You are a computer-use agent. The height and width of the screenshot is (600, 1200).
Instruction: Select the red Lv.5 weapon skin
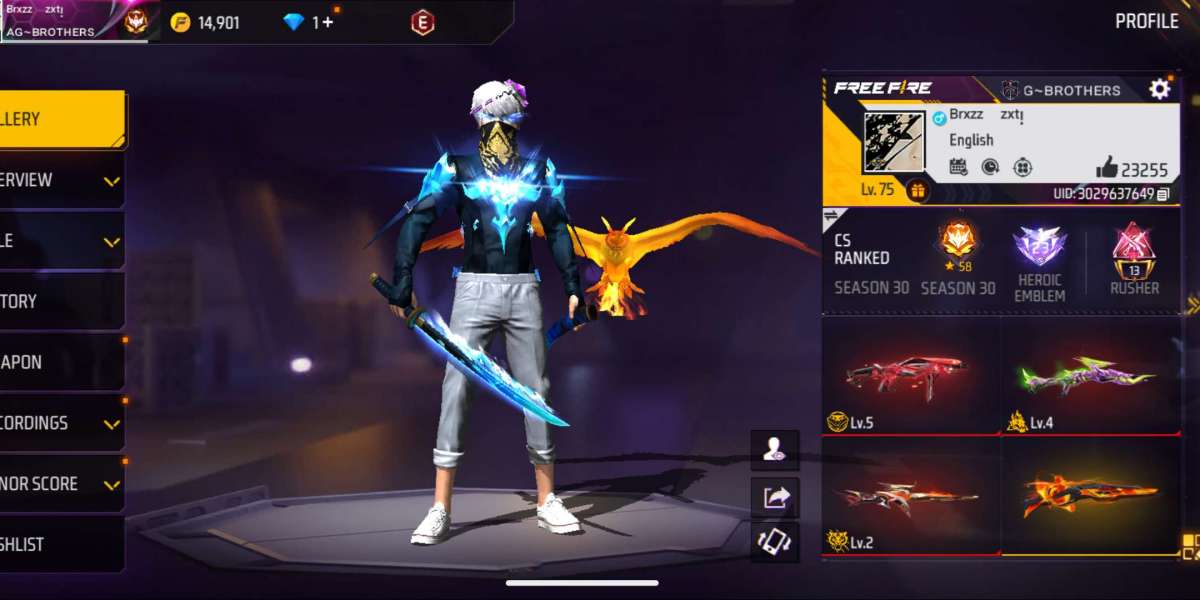(910, 376)
